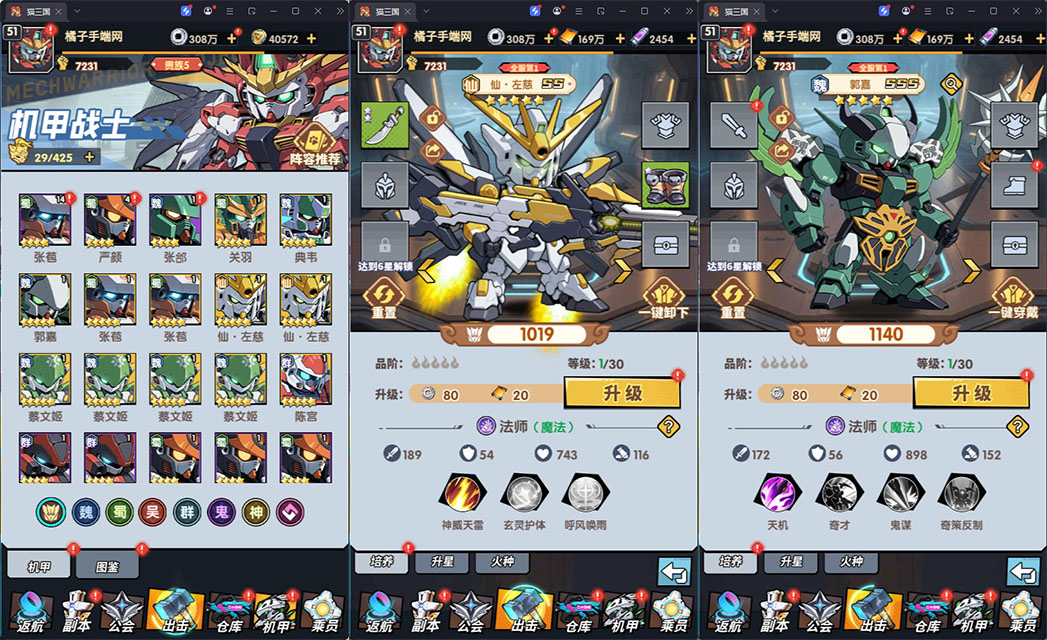Viewport: 1047px width, 640px height.
Task: Pick the 典韦 mech tile
Action: pos(304,220)
